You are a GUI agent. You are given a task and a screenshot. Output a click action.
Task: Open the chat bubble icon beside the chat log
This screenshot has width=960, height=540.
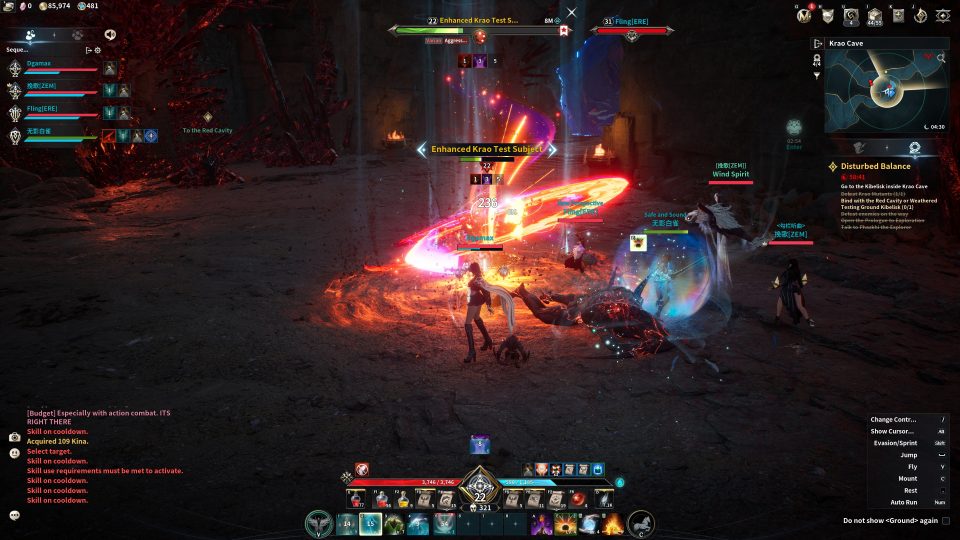click(15, 515)
